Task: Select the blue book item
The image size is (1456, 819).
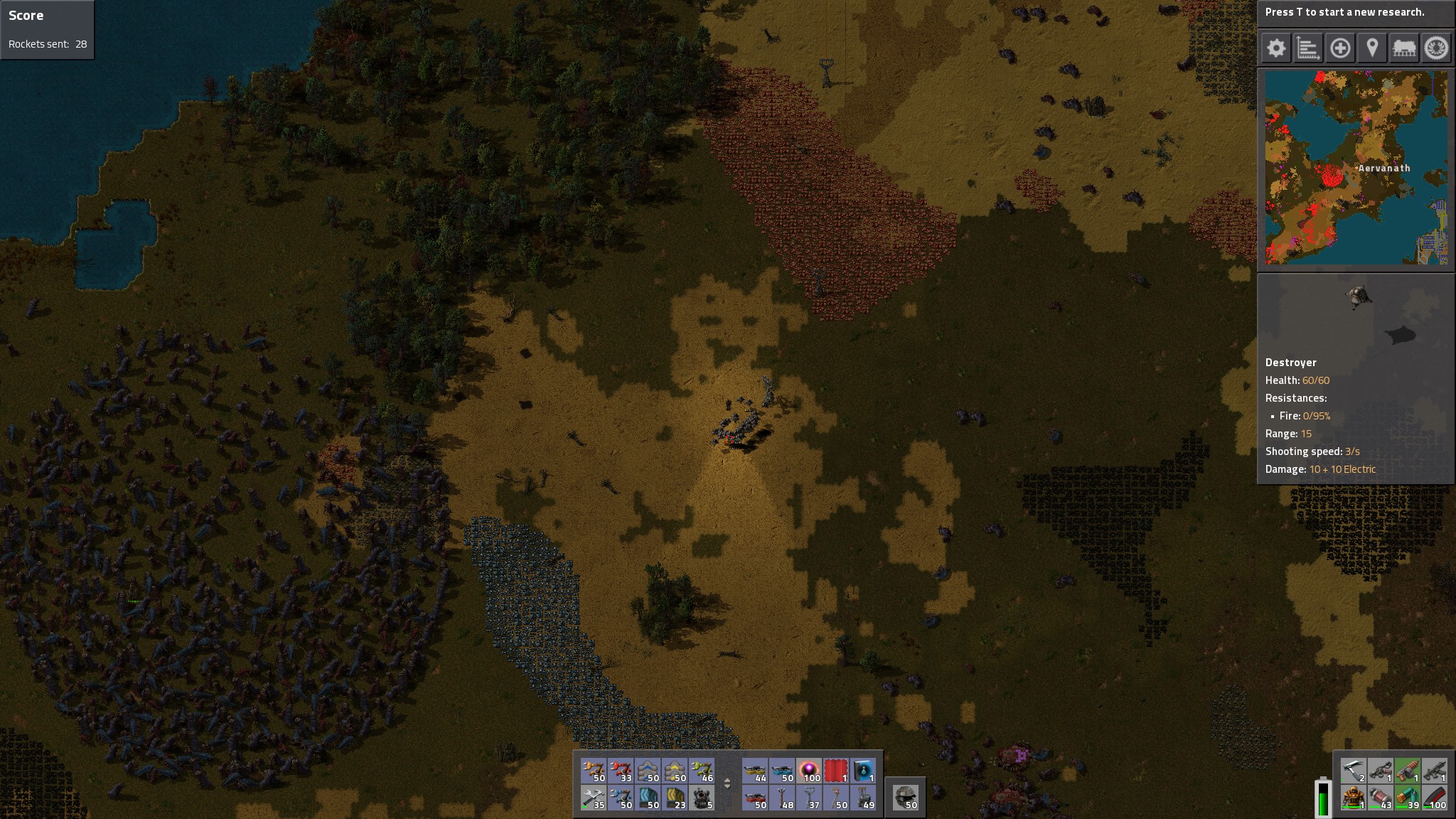Action: [863, 771]
